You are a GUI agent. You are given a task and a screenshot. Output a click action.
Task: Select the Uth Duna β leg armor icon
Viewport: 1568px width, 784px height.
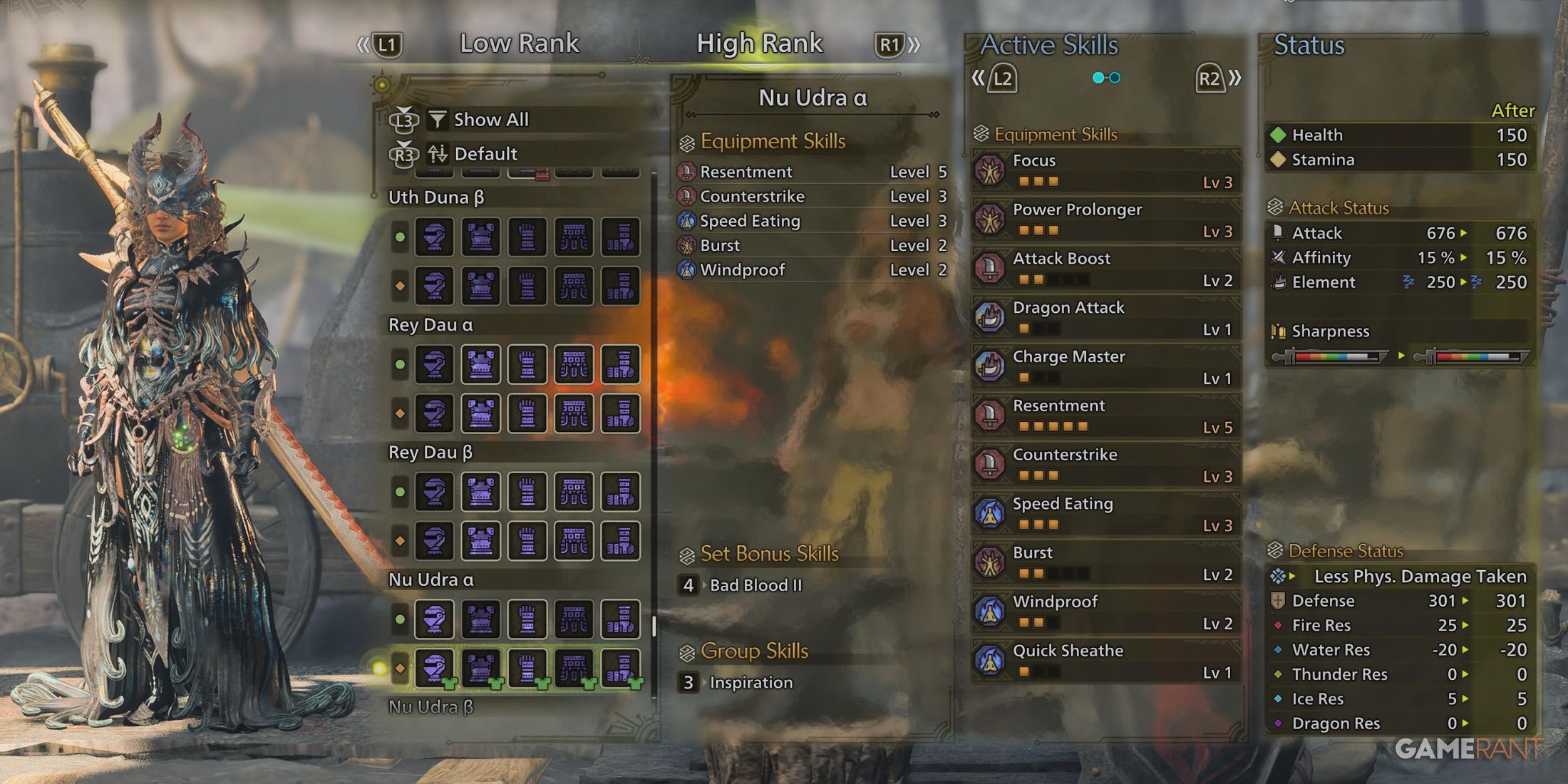click(621, 237)
